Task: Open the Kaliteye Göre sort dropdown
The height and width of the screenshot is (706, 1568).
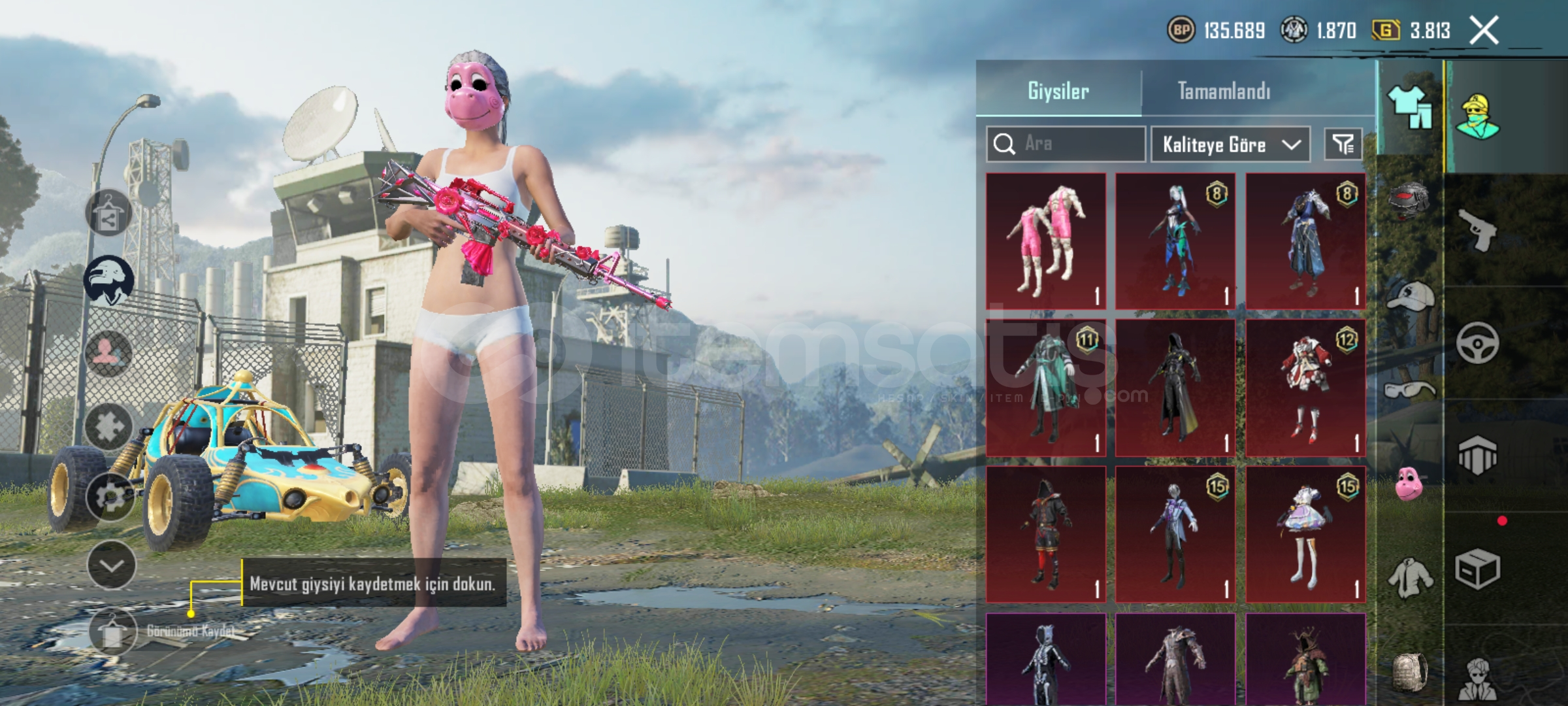Action: point(1230,144)
